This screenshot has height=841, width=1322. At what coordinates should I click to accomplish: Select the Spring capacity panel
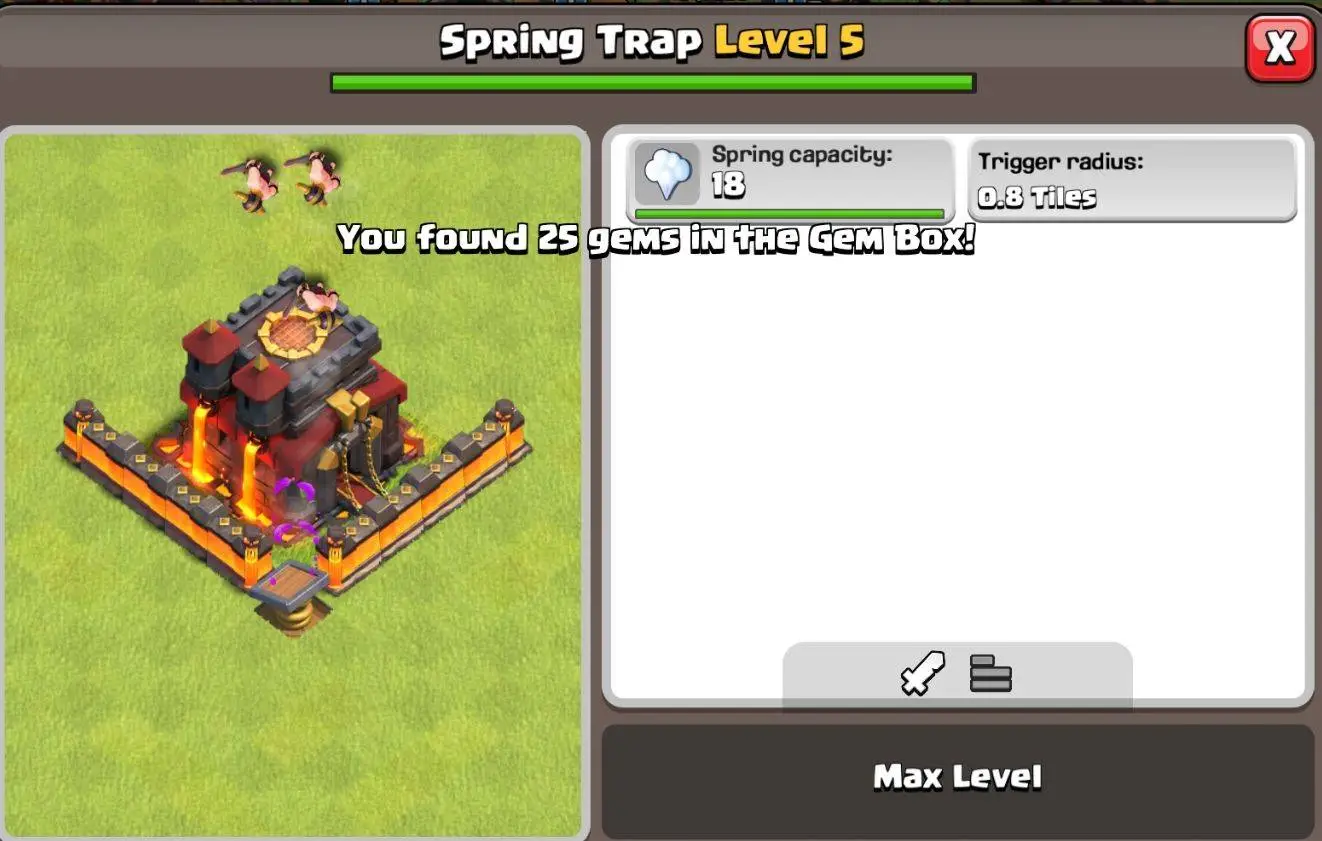(x=790, y=177)
